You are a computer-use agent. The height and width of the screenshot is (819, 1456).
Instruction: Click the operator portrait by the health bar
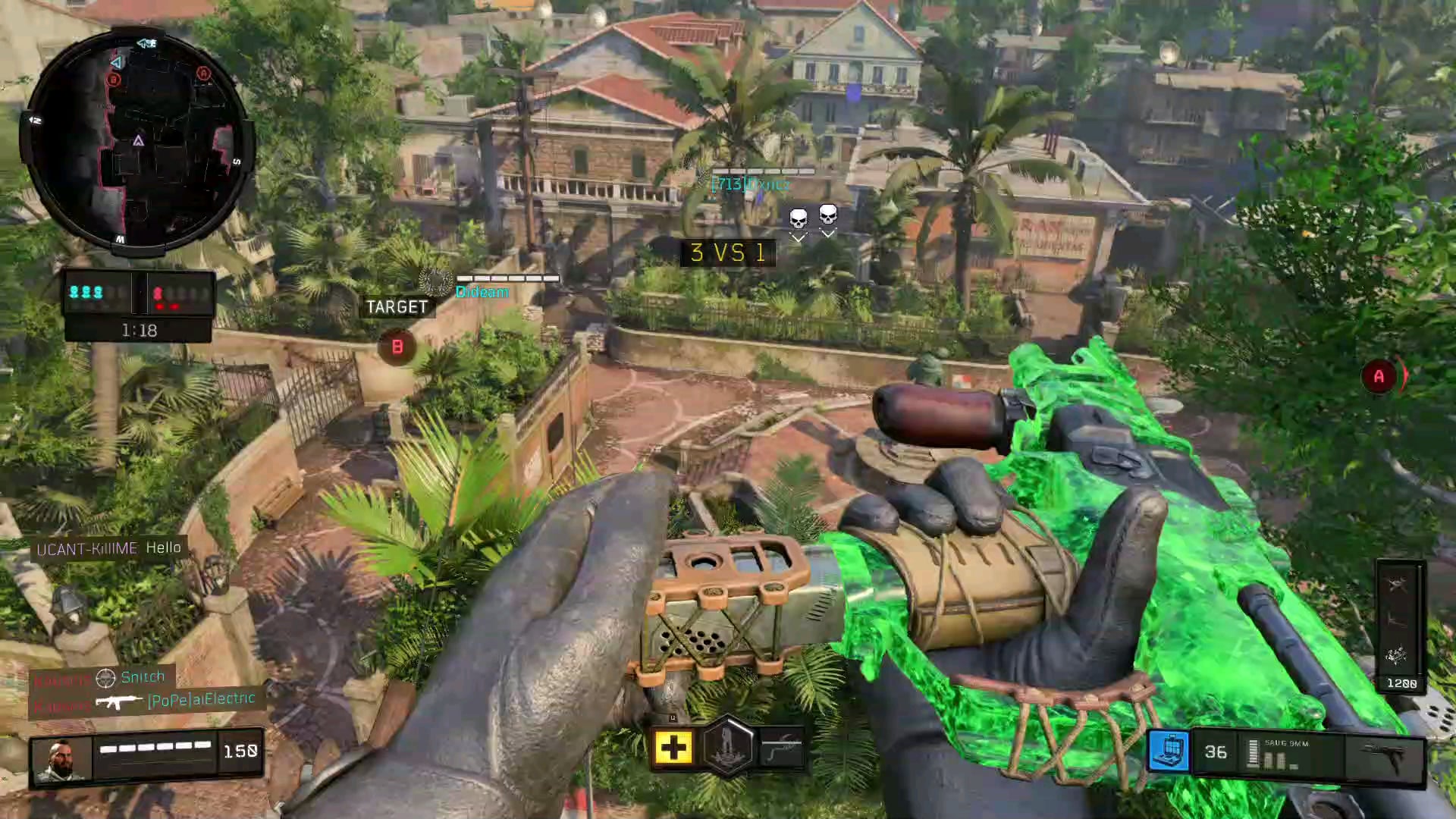tap(60, 759)
